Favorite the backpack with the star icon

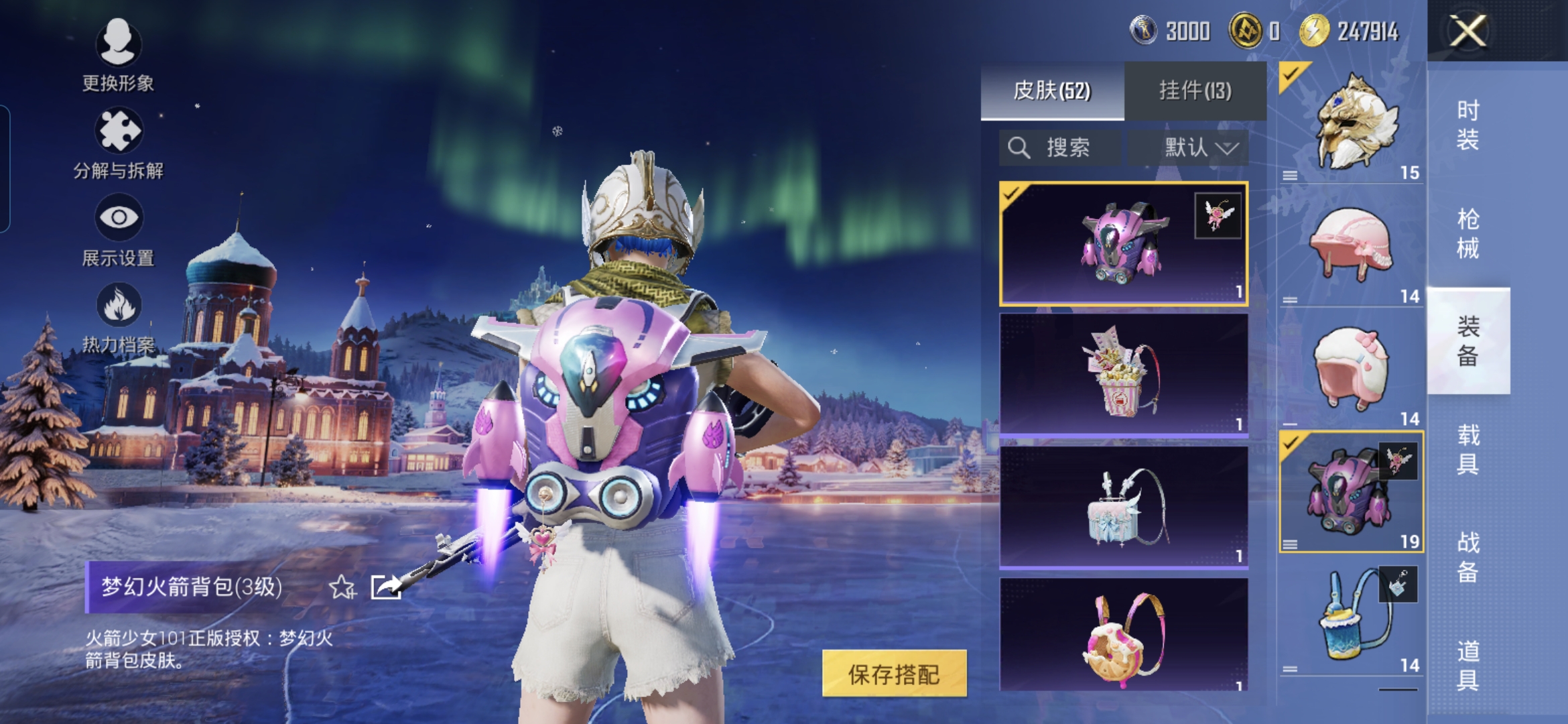point(342,587)
